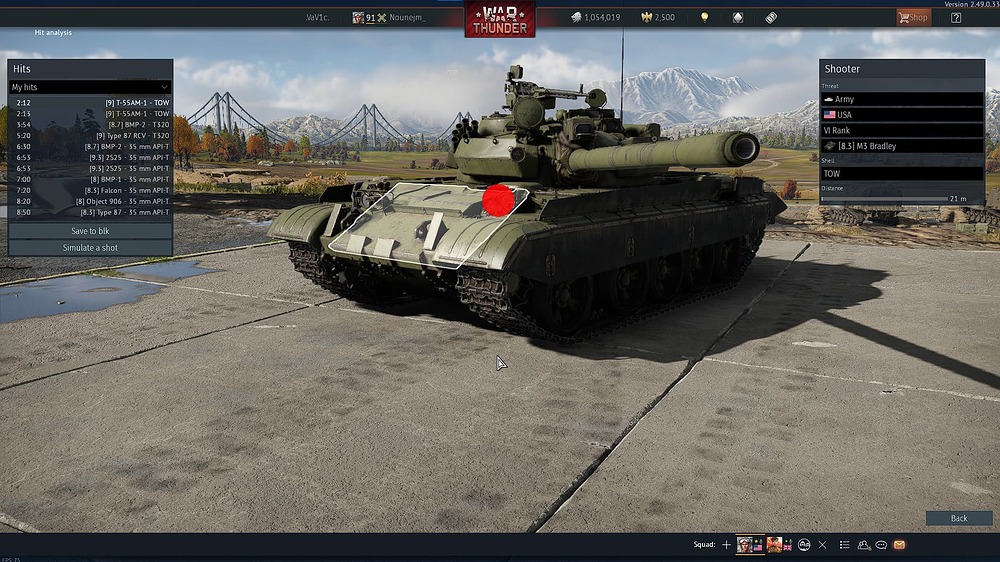The image size is (1000, 562).
Task: Open the orange mail envelope
Action: [899, 545]
